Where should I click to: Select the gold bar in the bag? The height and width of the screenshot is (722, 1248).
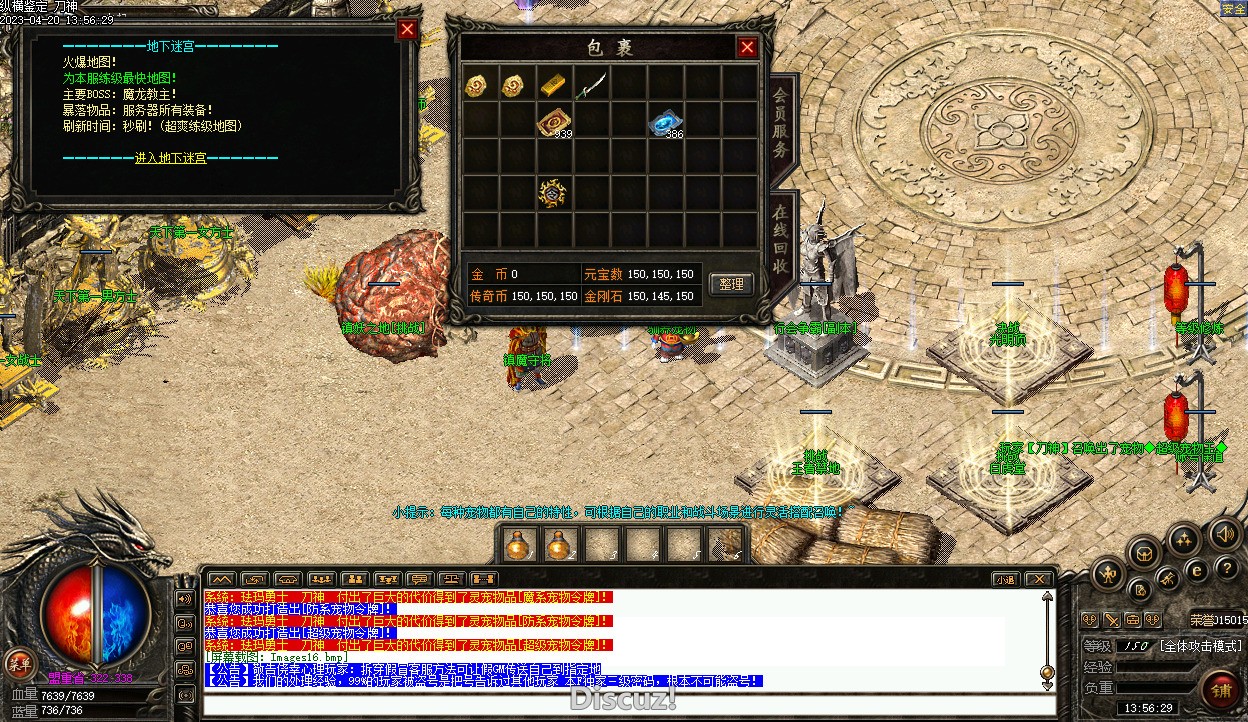(554, 85)
